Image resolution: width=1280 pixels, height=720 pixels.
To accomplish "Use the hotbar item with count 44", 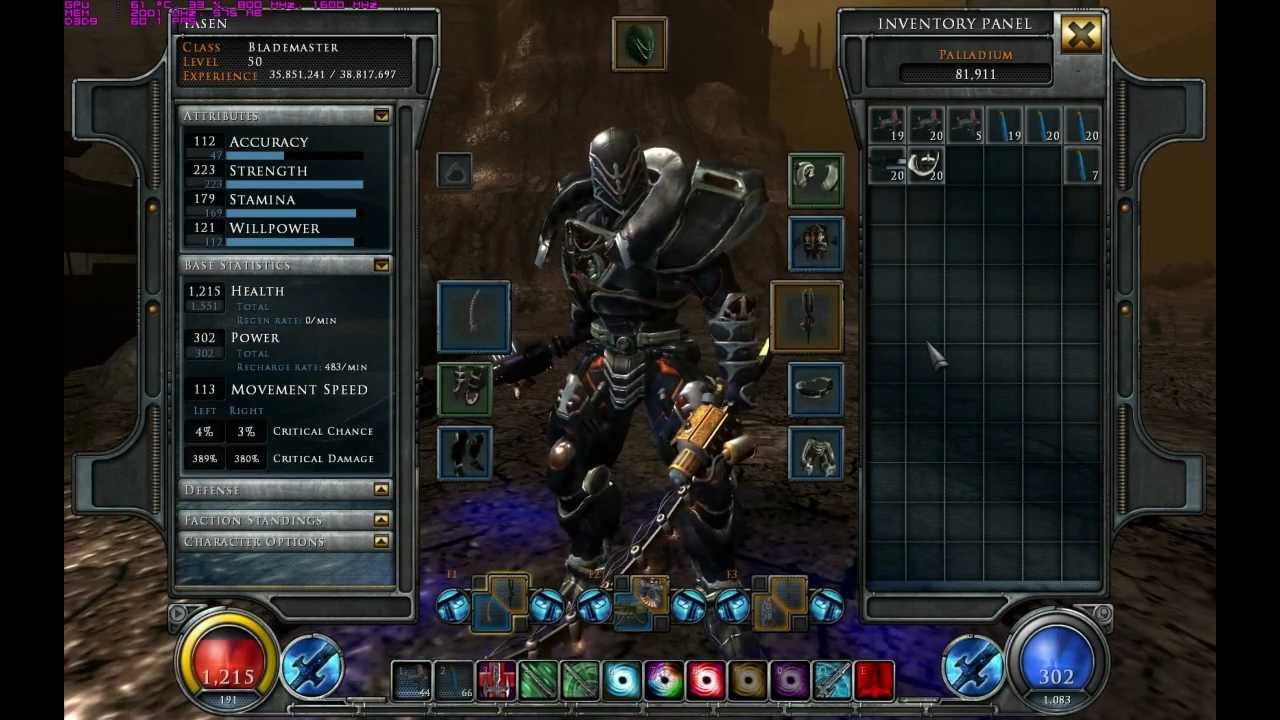I will point(411,681).
